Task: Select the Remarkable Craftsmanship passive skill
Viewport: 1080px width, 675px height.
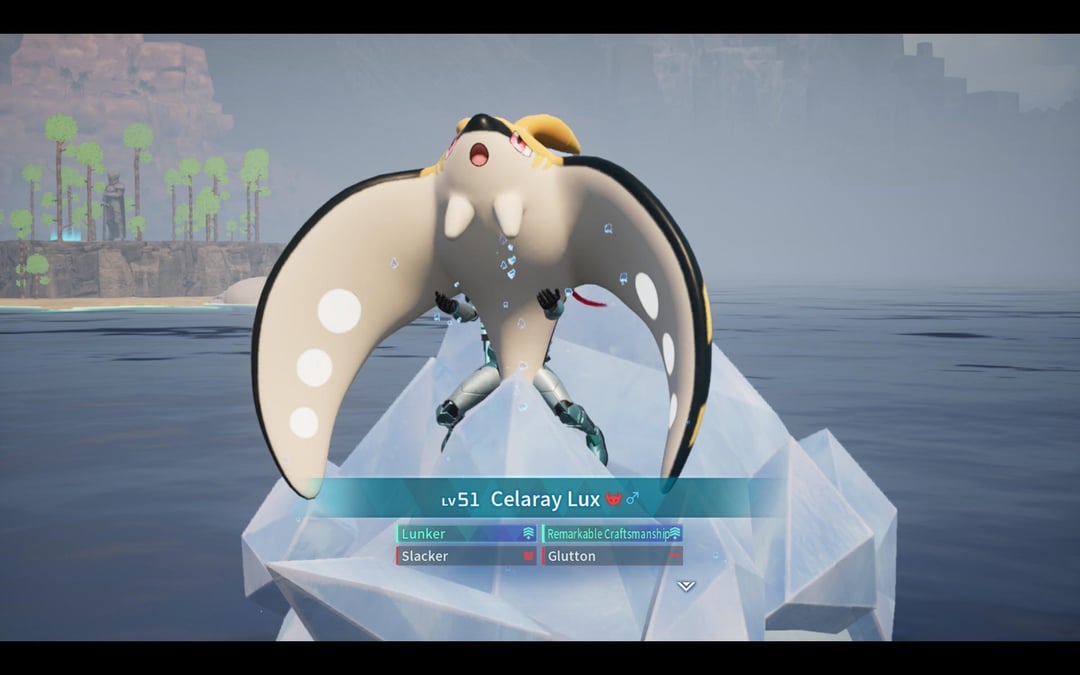Action: pyautogui.click(x=612, y=534)
